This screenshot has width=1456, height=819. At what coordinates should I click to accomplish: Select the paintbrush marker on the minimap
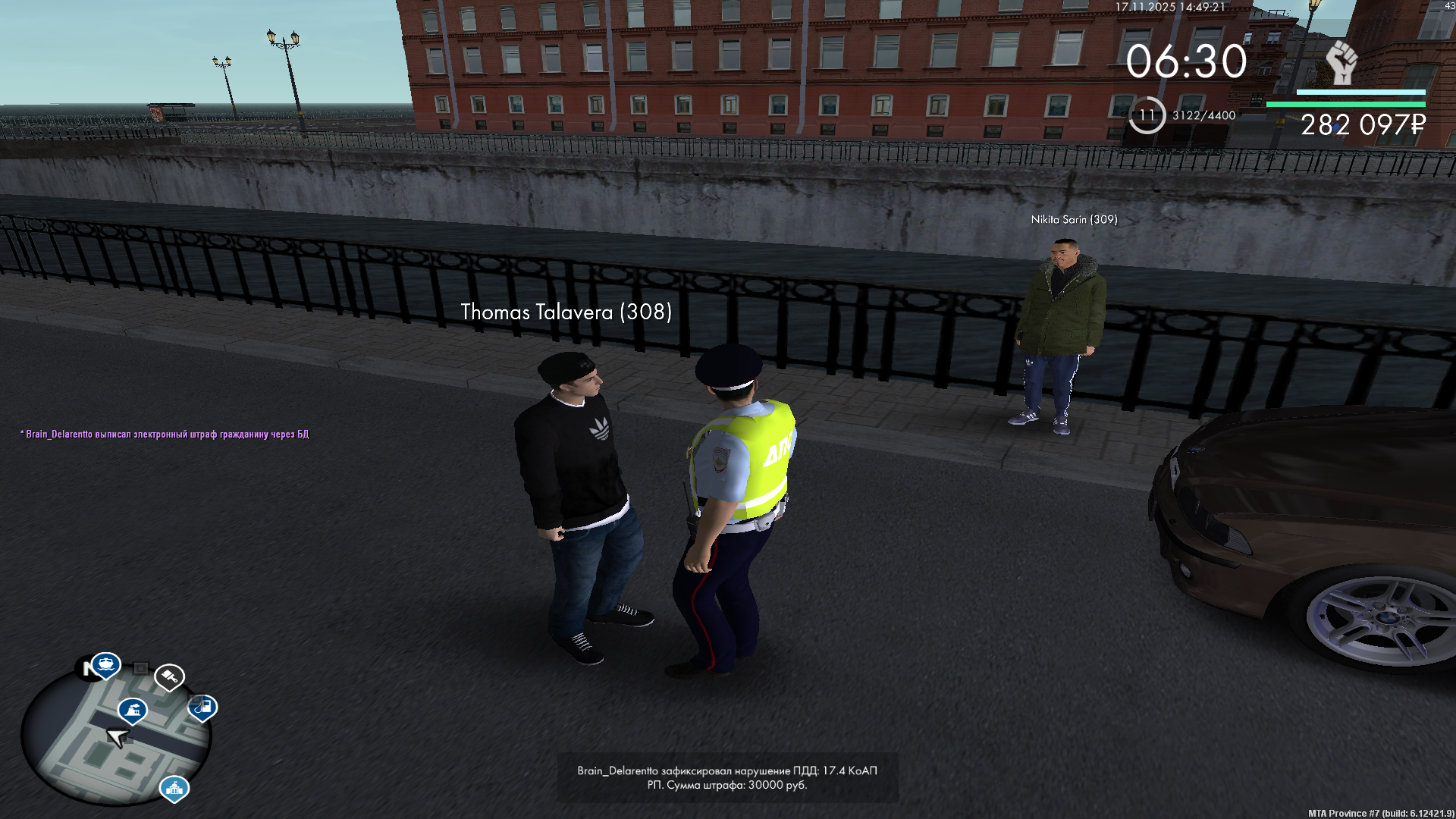pyautogui.click(x=169, y=675)
